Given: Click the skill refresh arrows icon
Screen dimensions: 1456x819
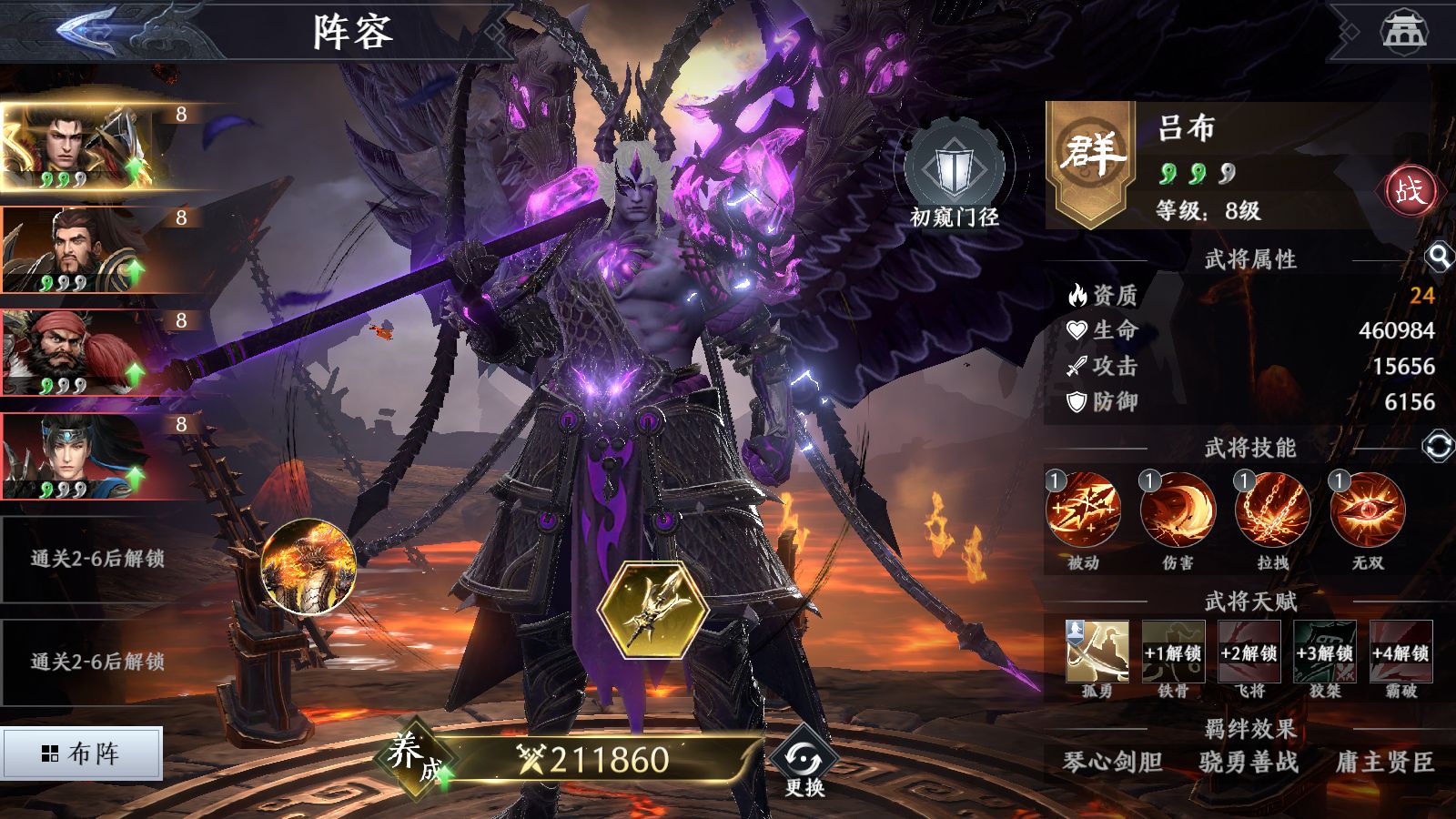Looking at the screenshot, I should [1437, 447].
